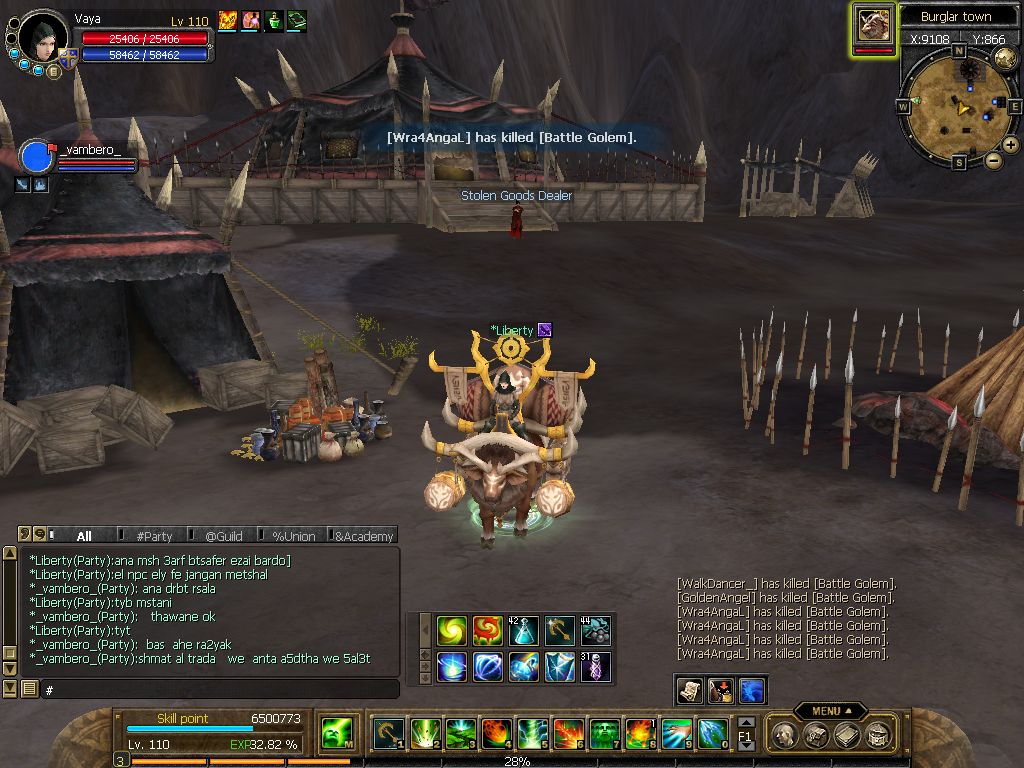The width and height of the screenshot is (1024, 768).
Task: Open the character face menu icon
Action: click(785, 735)
